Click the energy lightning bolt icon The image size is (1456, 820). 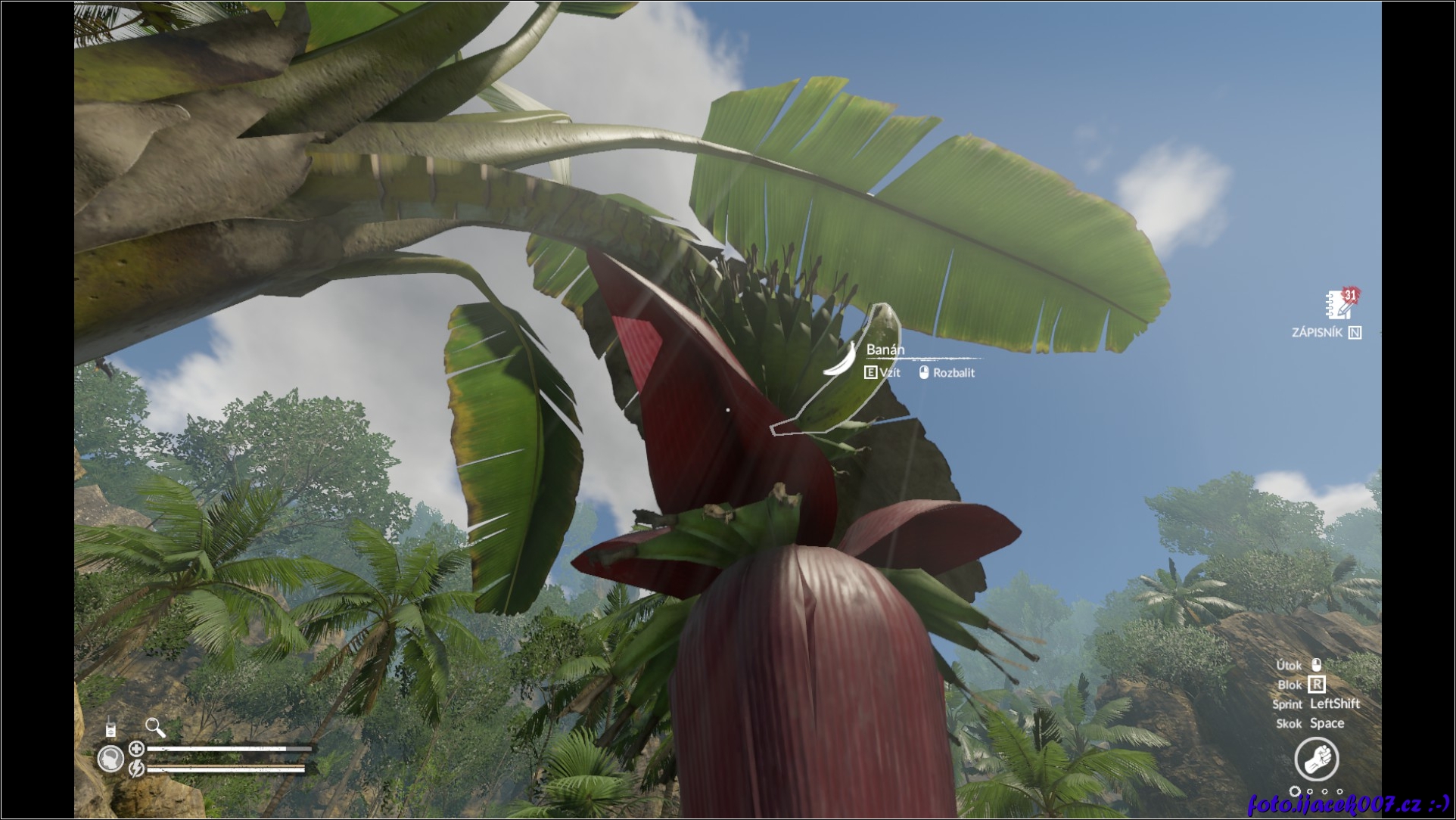136,769
